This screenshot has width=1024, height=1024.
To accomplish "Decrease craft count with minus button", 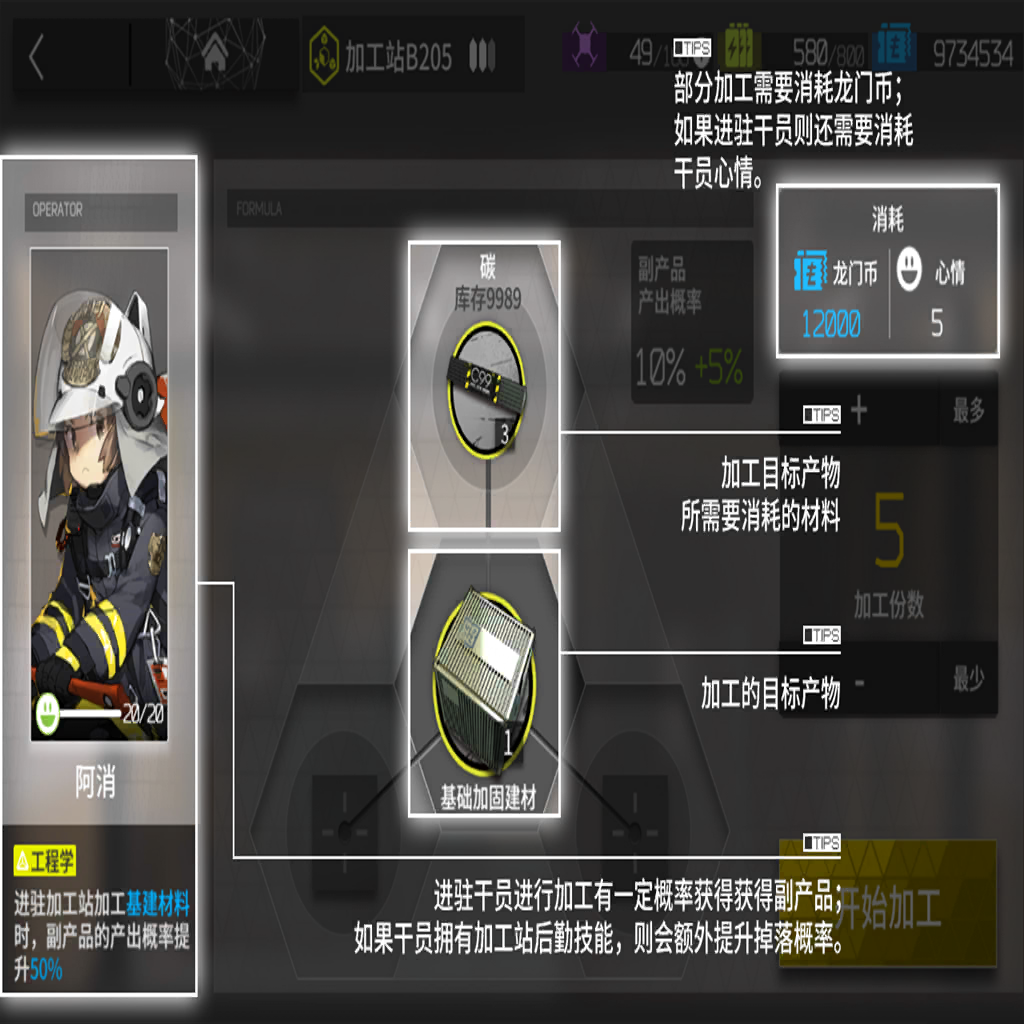I will [x=860, y=681].
